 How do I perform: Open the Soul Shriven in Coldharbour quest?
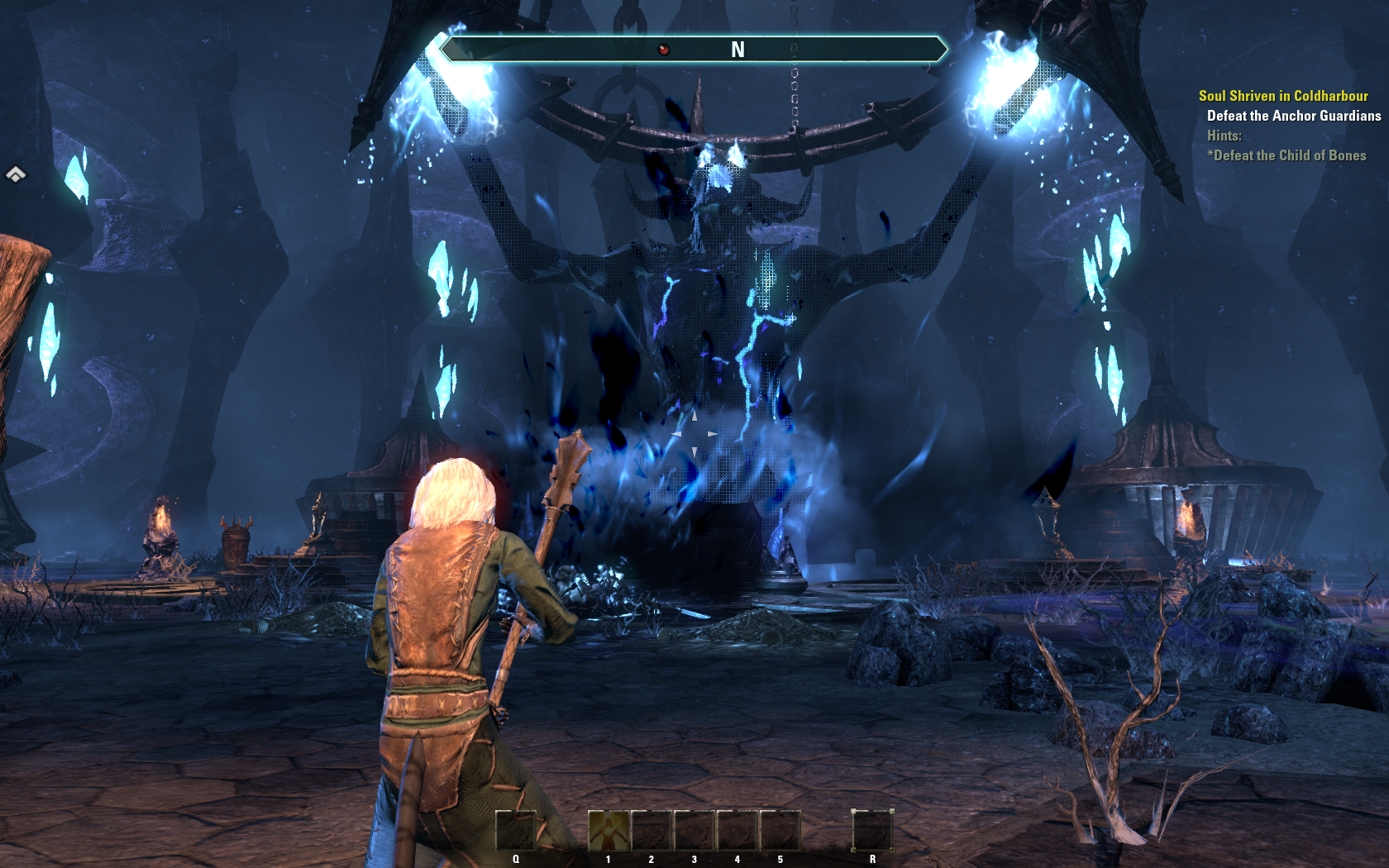(x=1283, y=96)
